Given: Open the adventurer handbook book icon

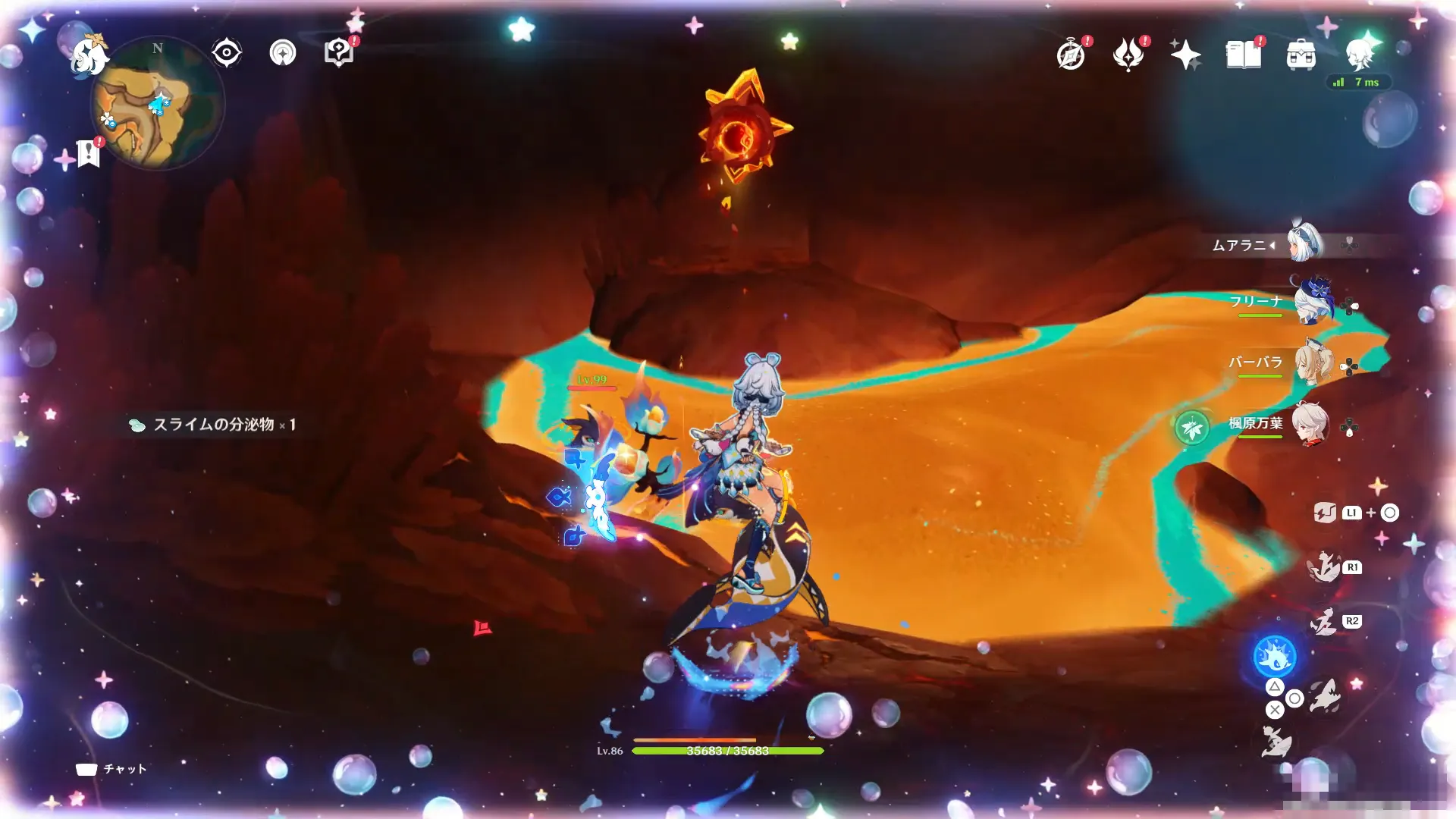Looking at the screenshot, I should tap(1244, 55).
